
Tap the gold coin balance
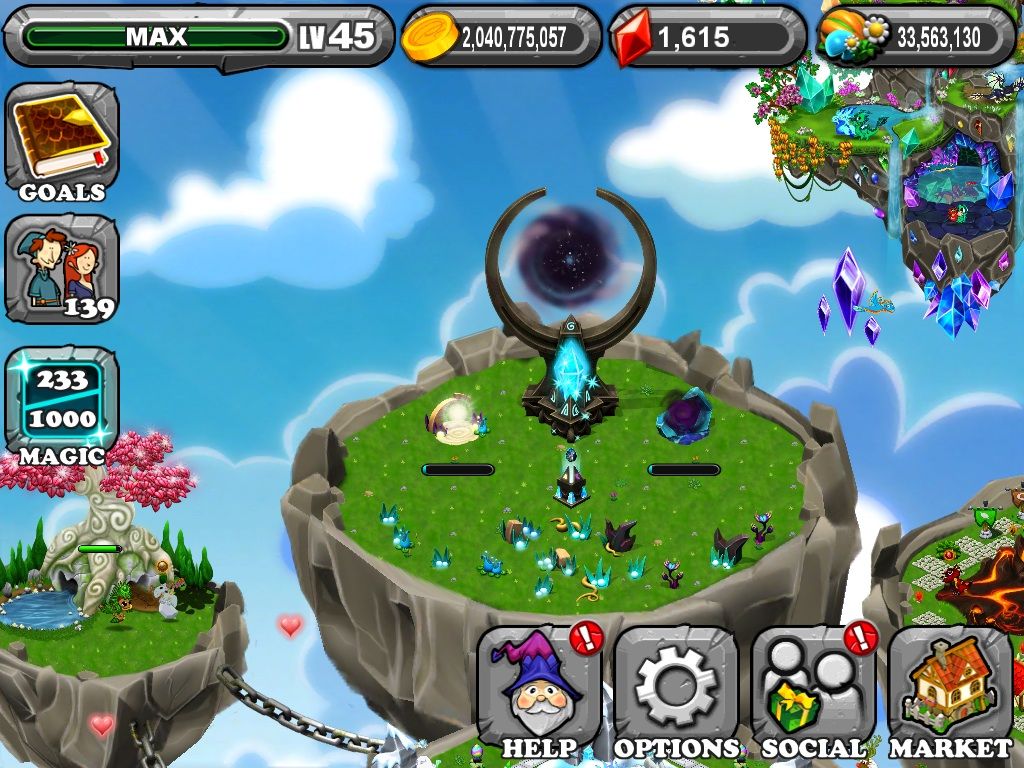pos(501,37)
